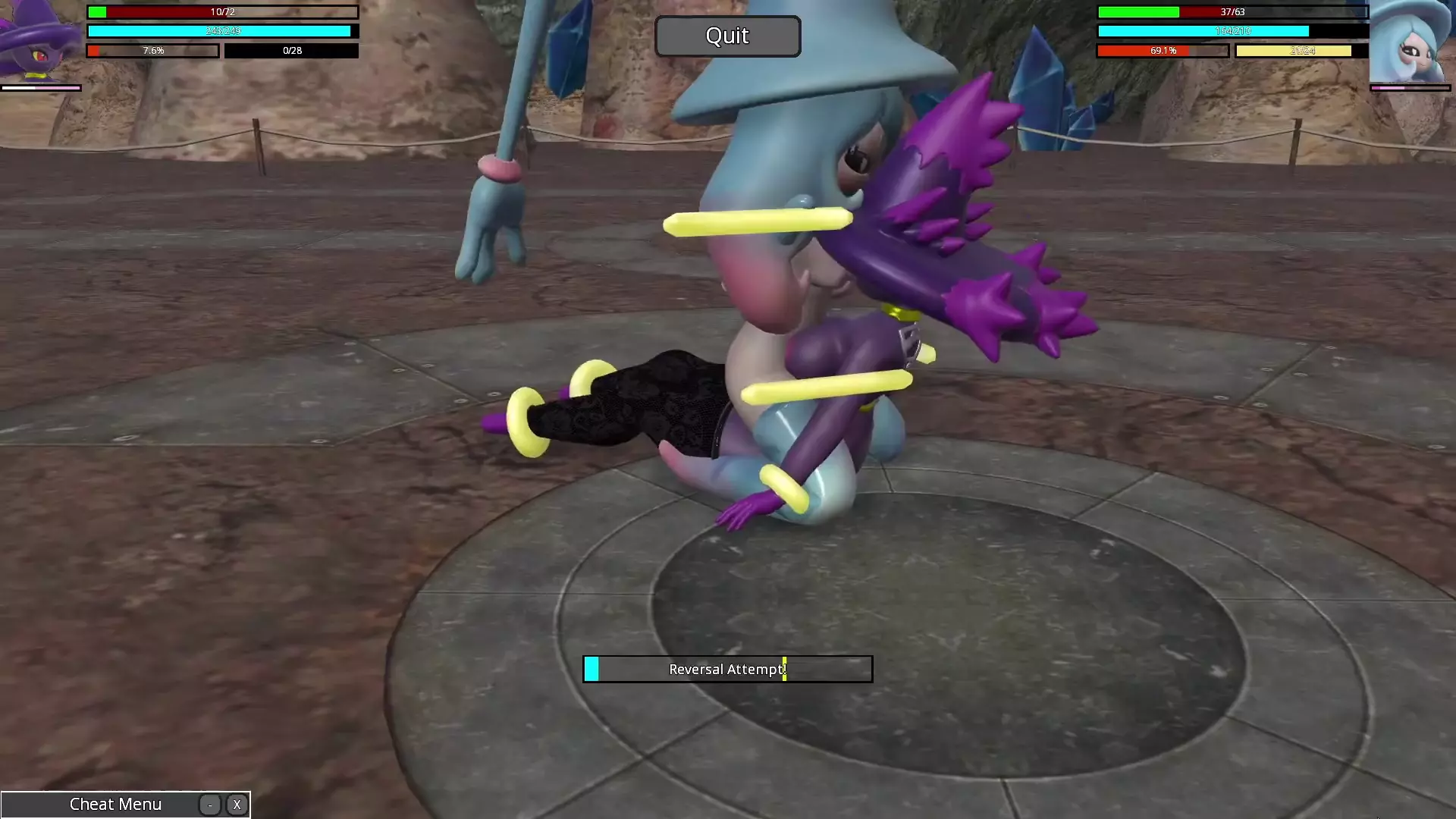Close the Cheat Menu with X

pyautogui.click(x=237, y=805)
